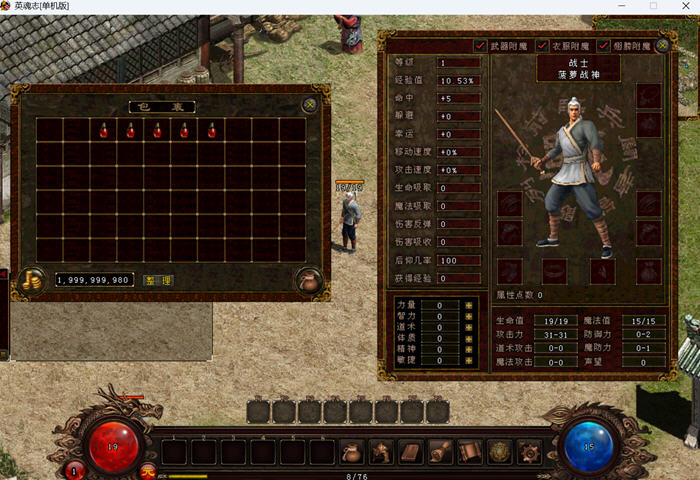Toggle the 武器附魔 checkbox
This screenshot has width=700, height=480.
pyautogui.click(x=480, y=45)
